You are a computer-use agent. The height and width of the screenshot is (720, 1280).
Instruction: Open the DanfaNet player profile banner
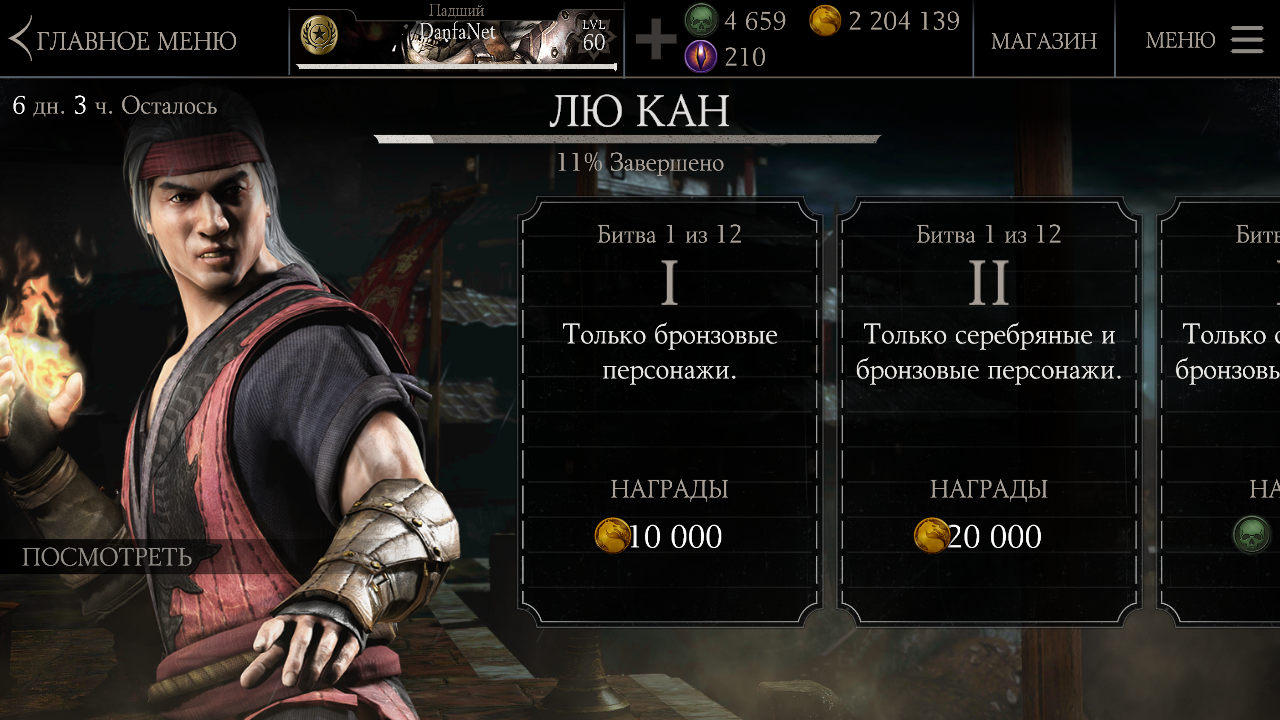coord(457,40)
